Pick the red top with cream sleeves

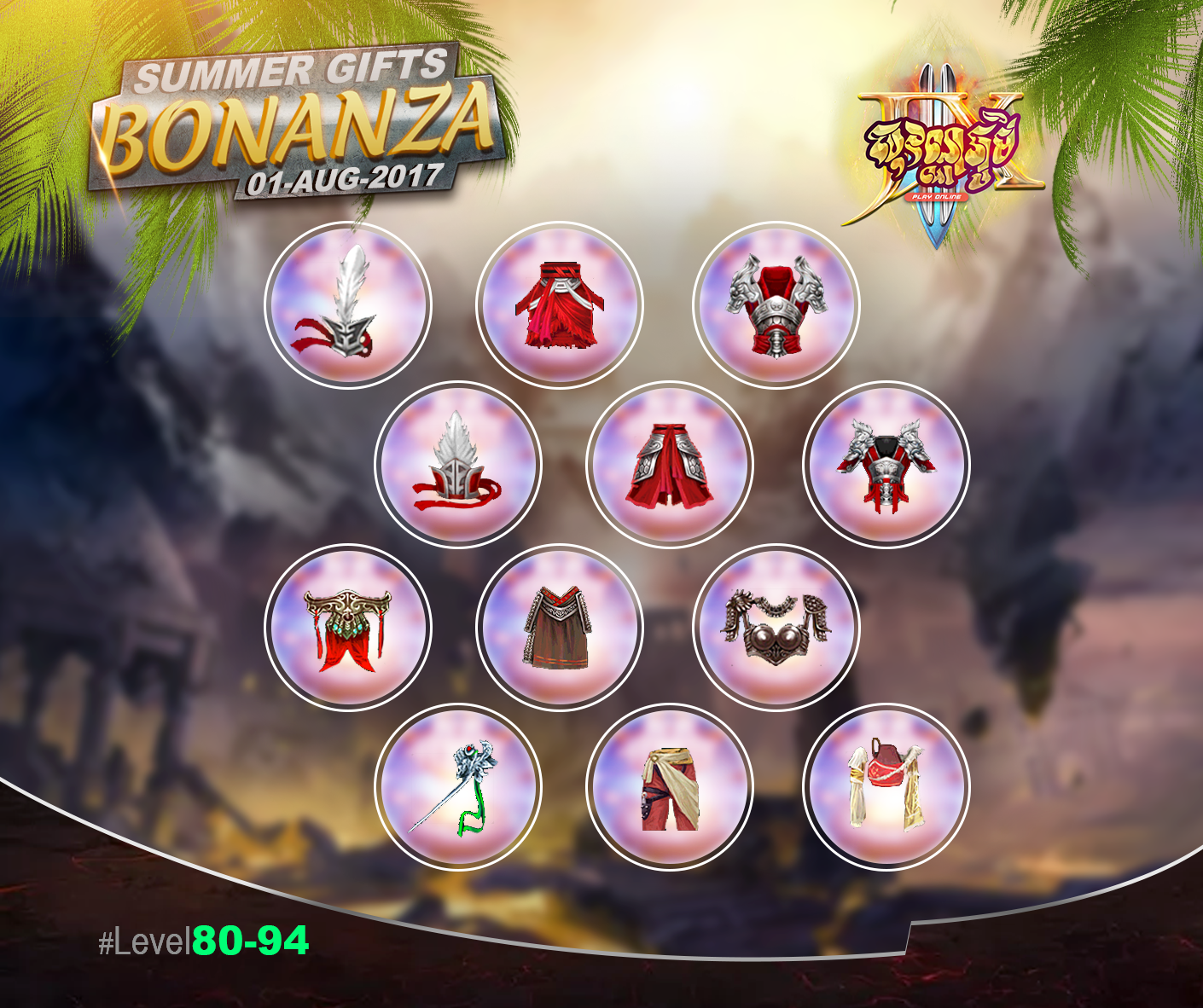click(886, 786)
